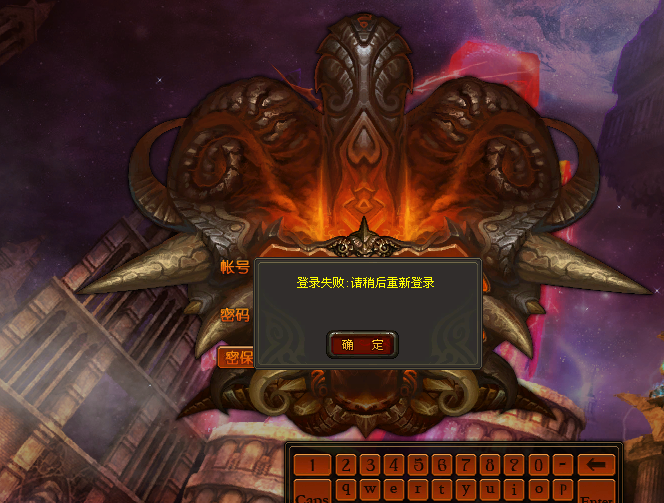Click the Enter key on the virtual keyboard

point(596,494)
